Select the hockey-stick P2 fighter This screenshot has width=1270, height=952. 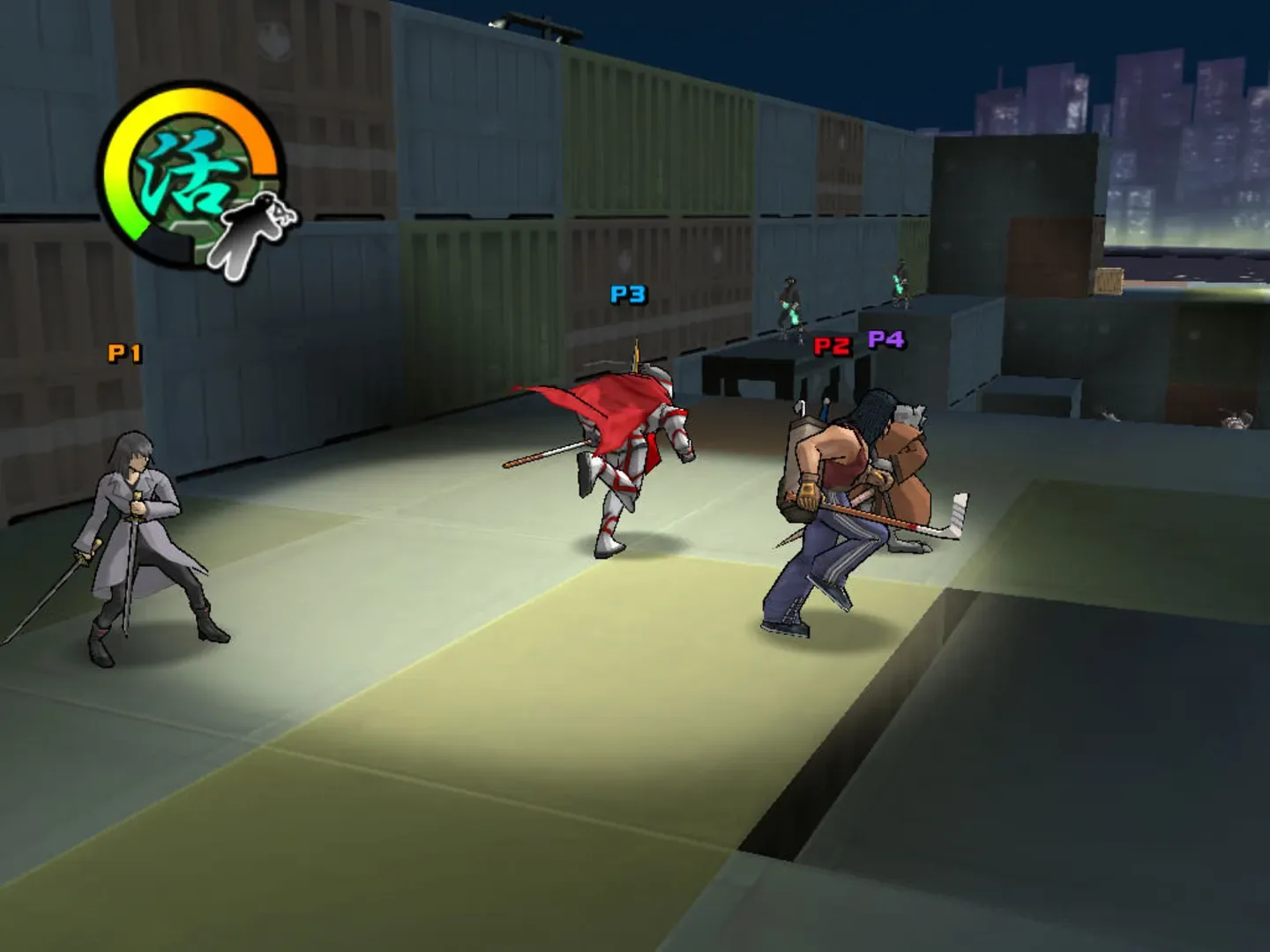coord(829,502)
